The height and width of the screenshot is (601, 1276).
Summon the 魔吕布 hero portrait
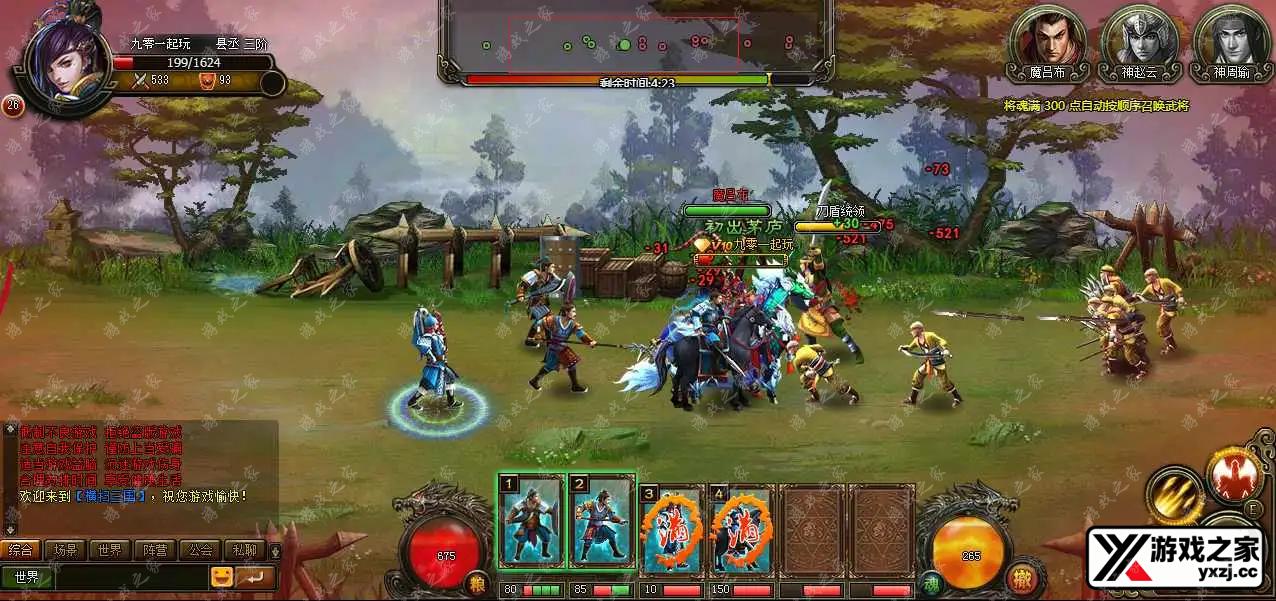click(x=1048, y=40)
